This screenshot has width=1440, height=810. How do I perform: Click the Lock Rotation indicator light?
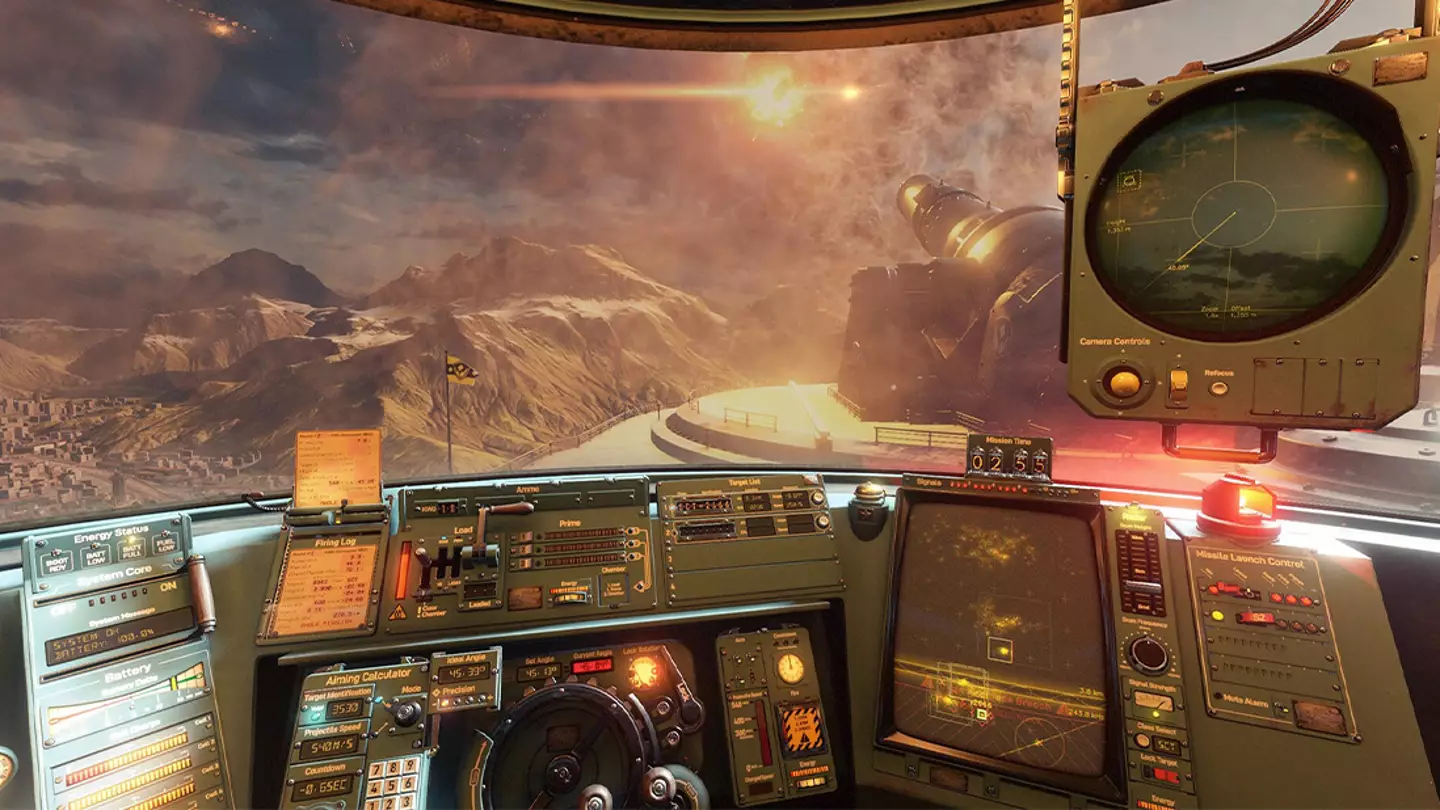click(643, 669)
